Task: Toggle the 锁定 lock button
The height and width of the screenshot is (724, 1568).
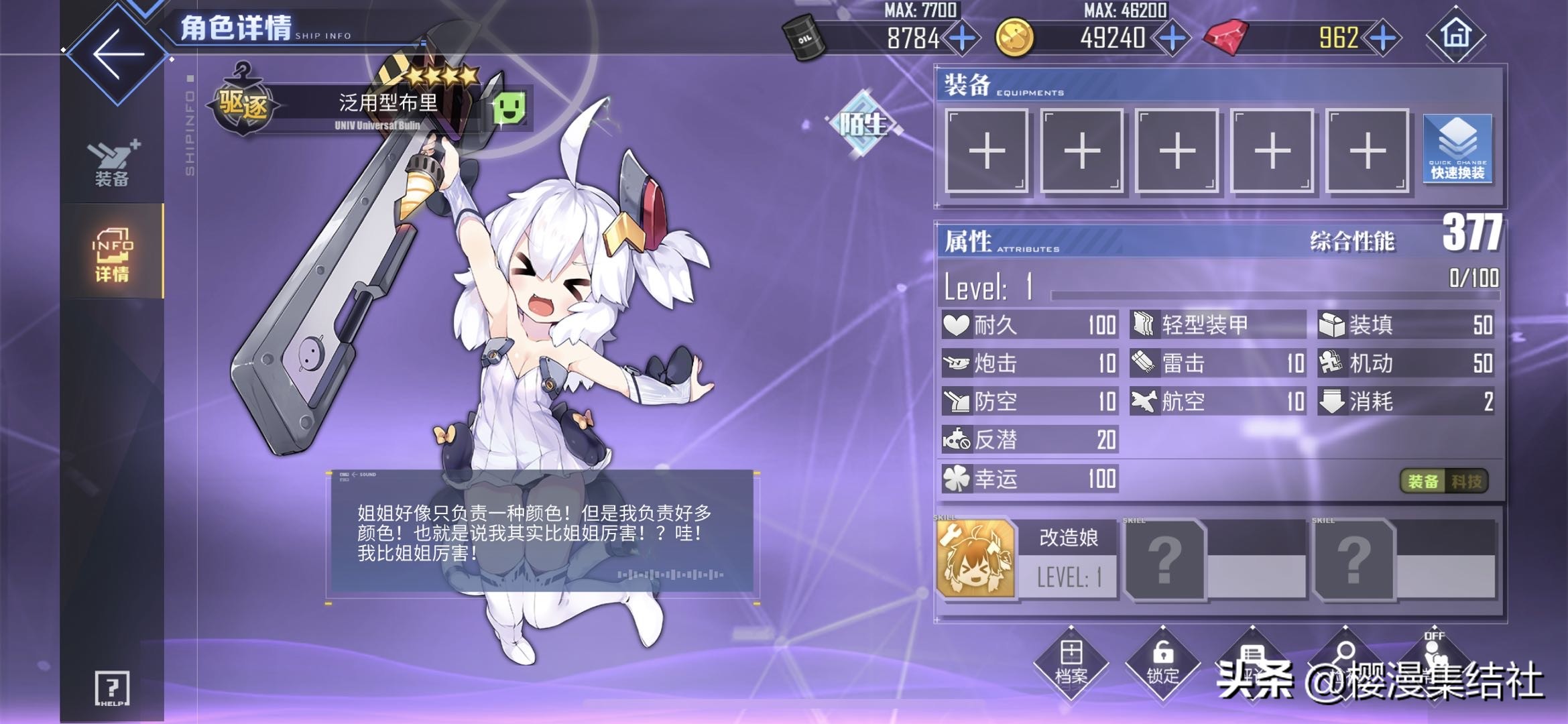Action: click(x=1162, y=664)
